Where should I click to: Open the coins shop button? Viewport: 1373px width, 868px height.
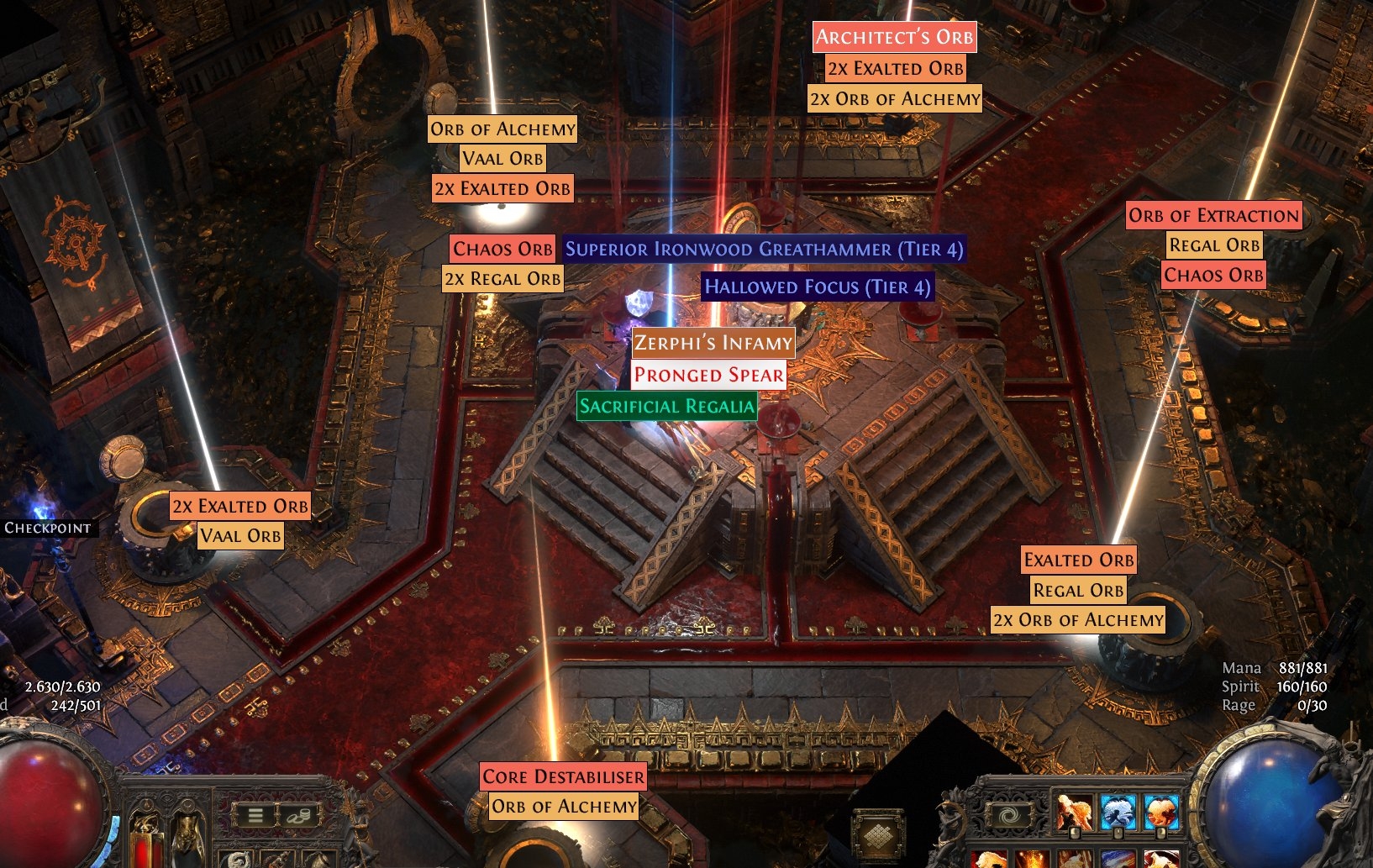point(298,815)
